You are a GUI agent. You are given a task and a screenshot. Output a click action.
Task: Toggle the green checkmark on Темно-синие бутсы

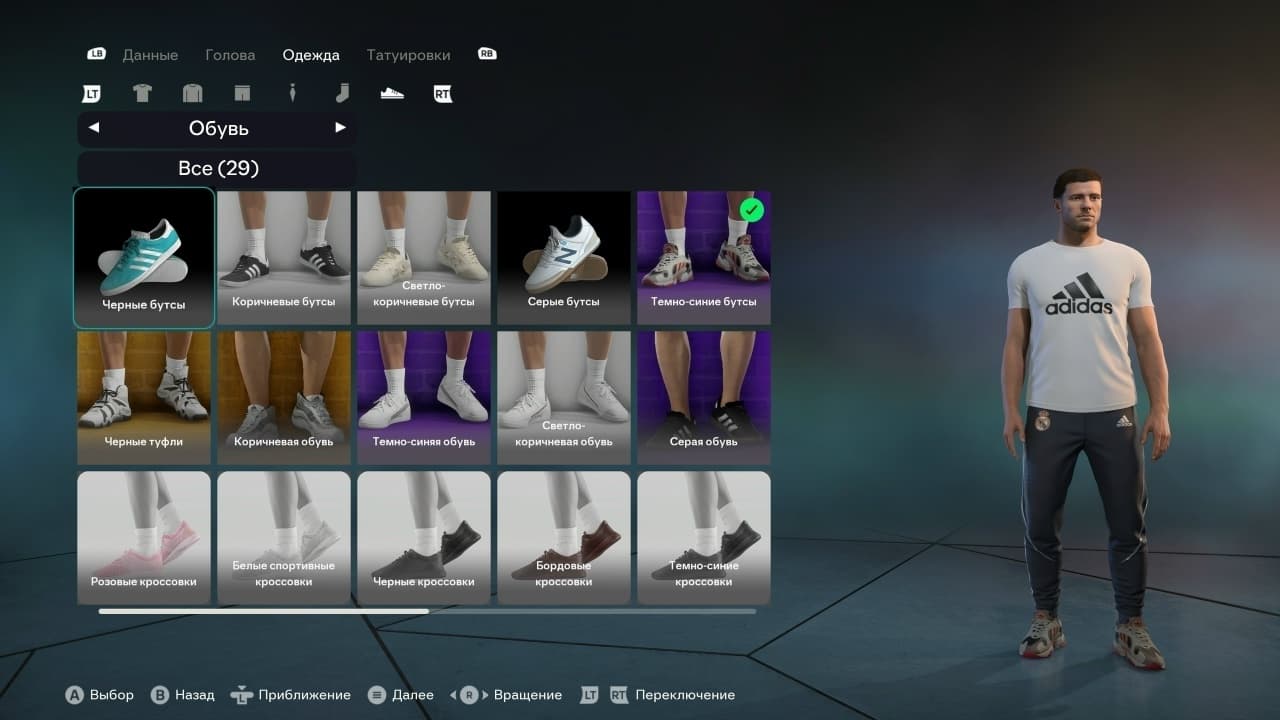point(753,210)
